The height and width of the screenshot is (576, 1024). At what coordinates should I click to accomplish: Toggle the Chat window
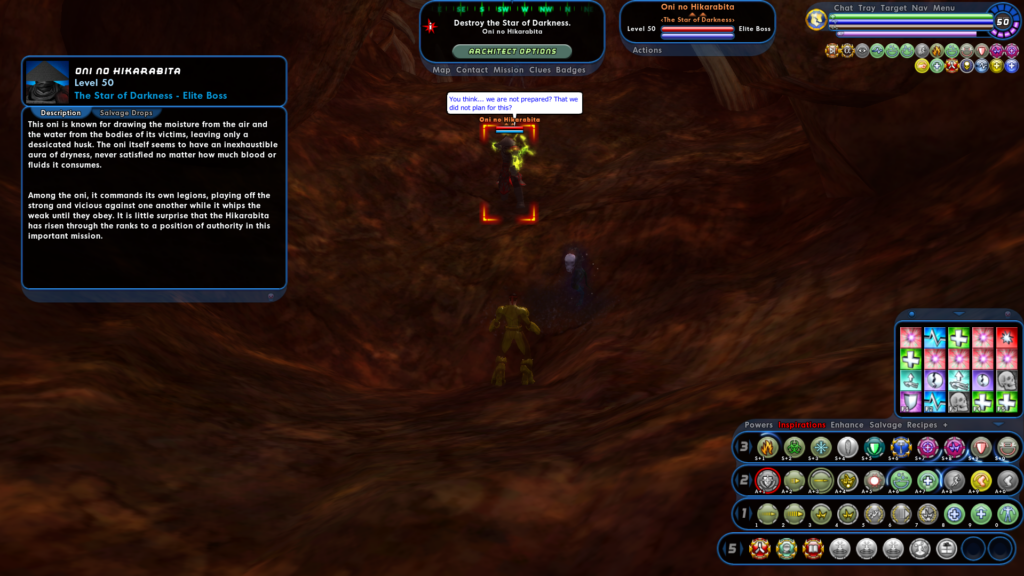click(x=843, y=8)
